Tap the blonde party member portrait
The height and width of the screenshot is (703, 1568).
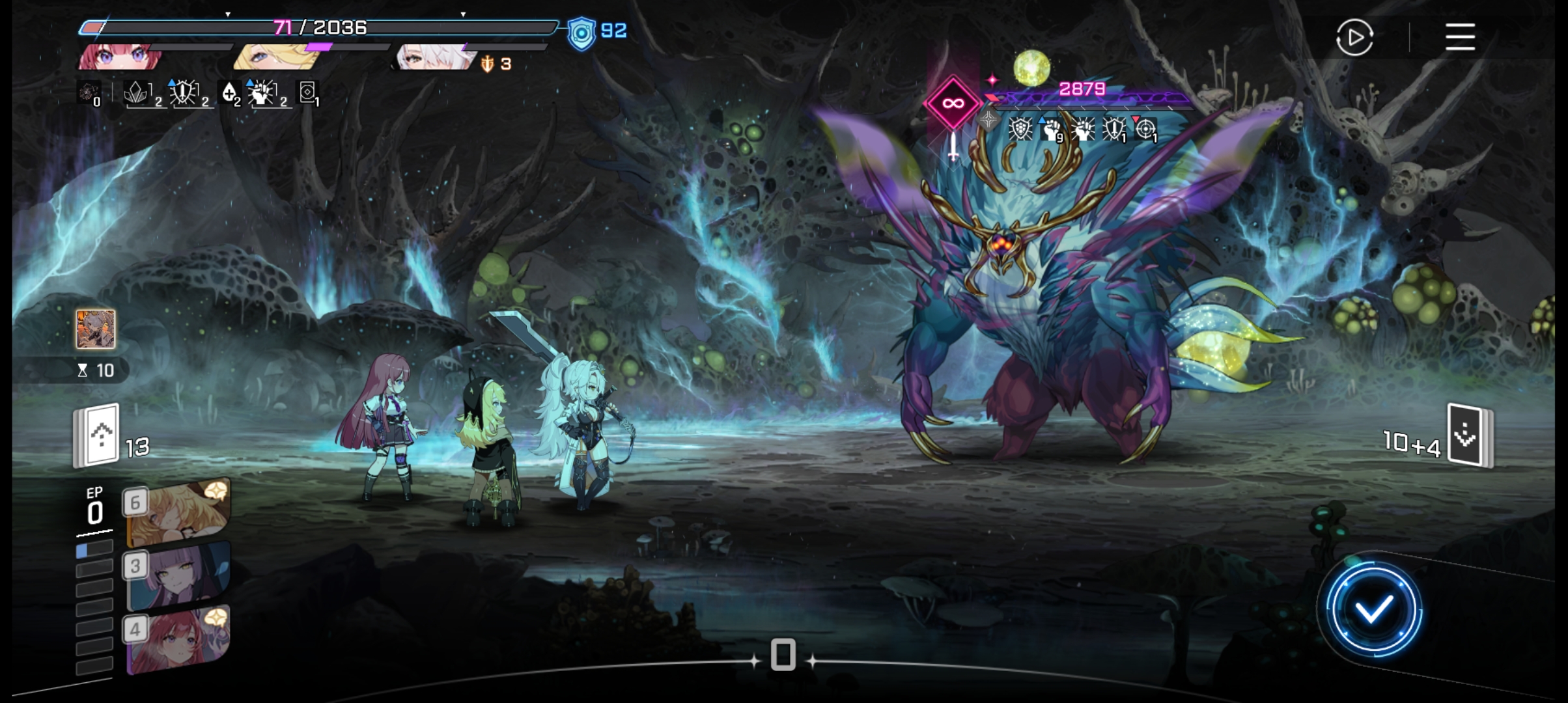(275, 57)
